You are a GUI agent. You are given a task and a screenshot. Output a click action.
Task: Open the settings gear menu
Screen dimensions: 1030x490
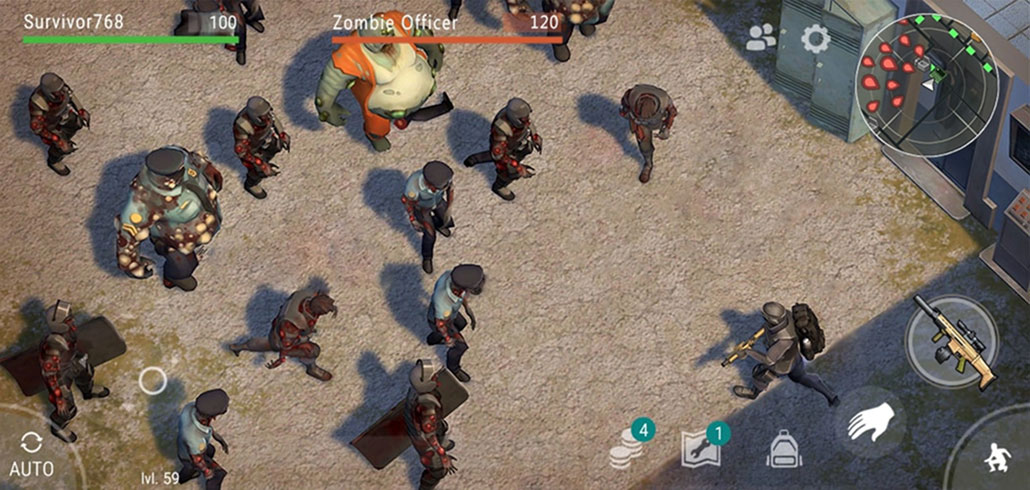click(816, 39)
